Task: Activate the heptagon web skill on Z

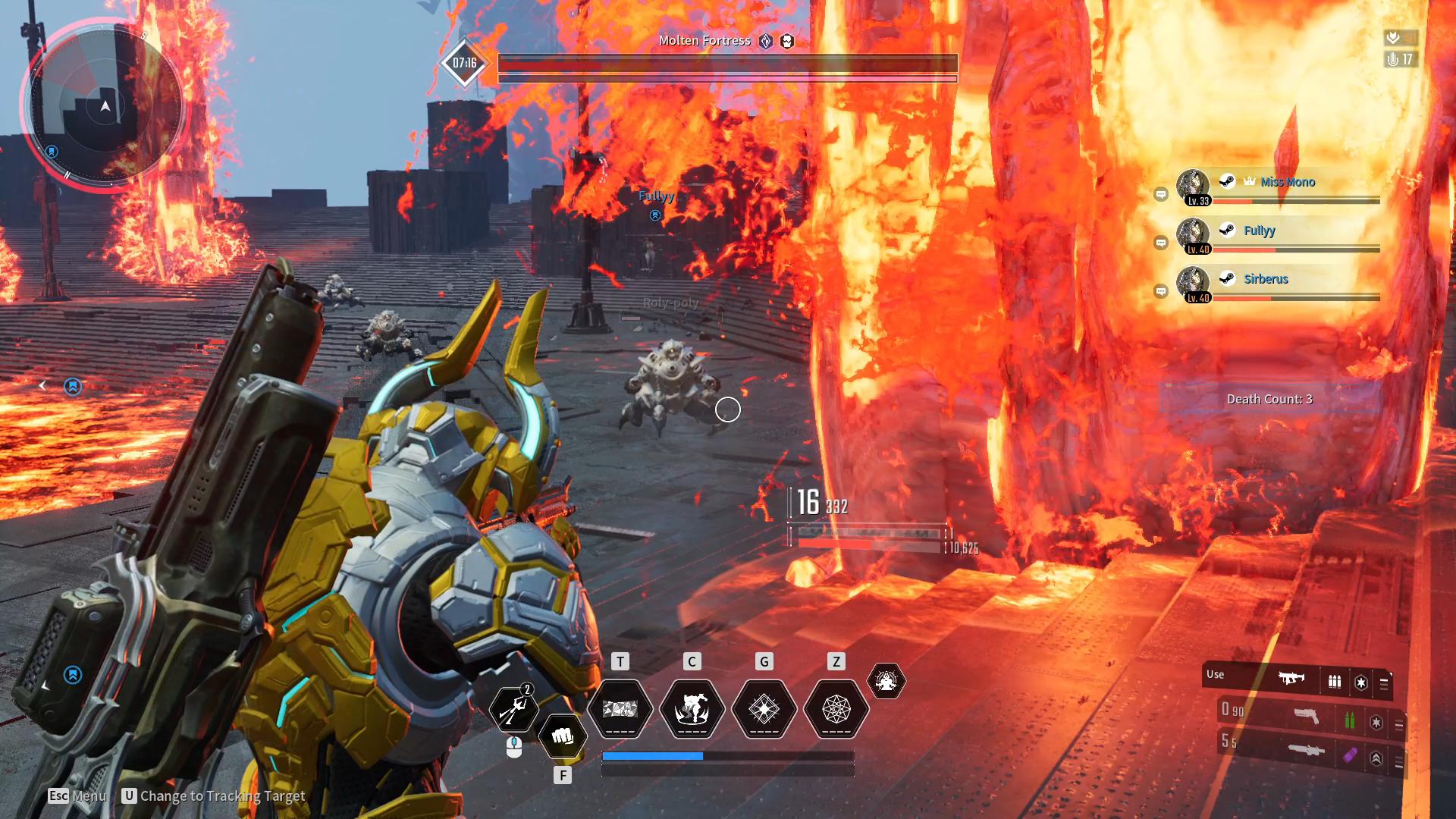Action: pyautogui.click(x=836, y=709)
